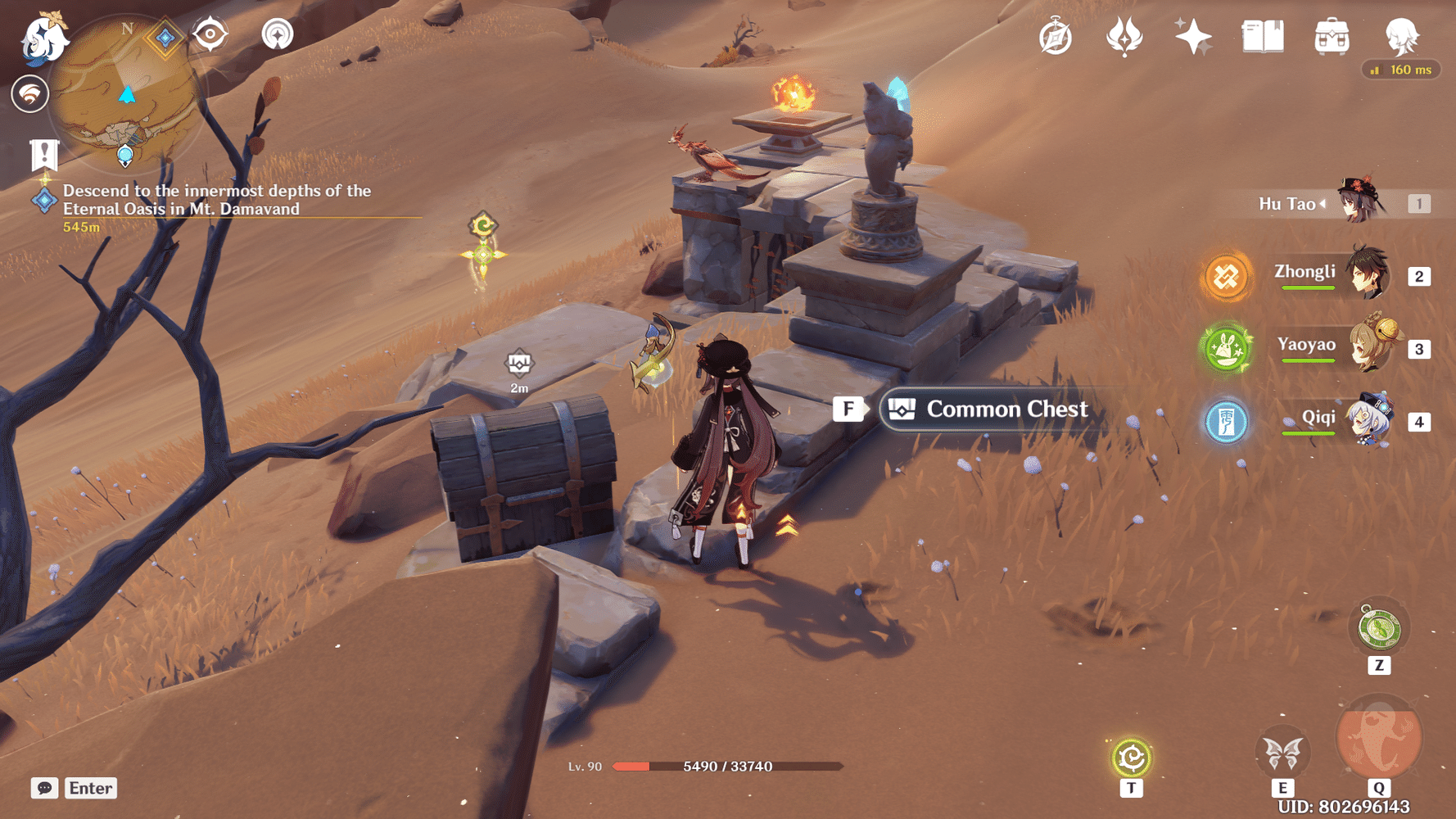Select Zhongli's Geo element skill icon
This screenshot has width=1456, height=819.
pos(1226,277)
